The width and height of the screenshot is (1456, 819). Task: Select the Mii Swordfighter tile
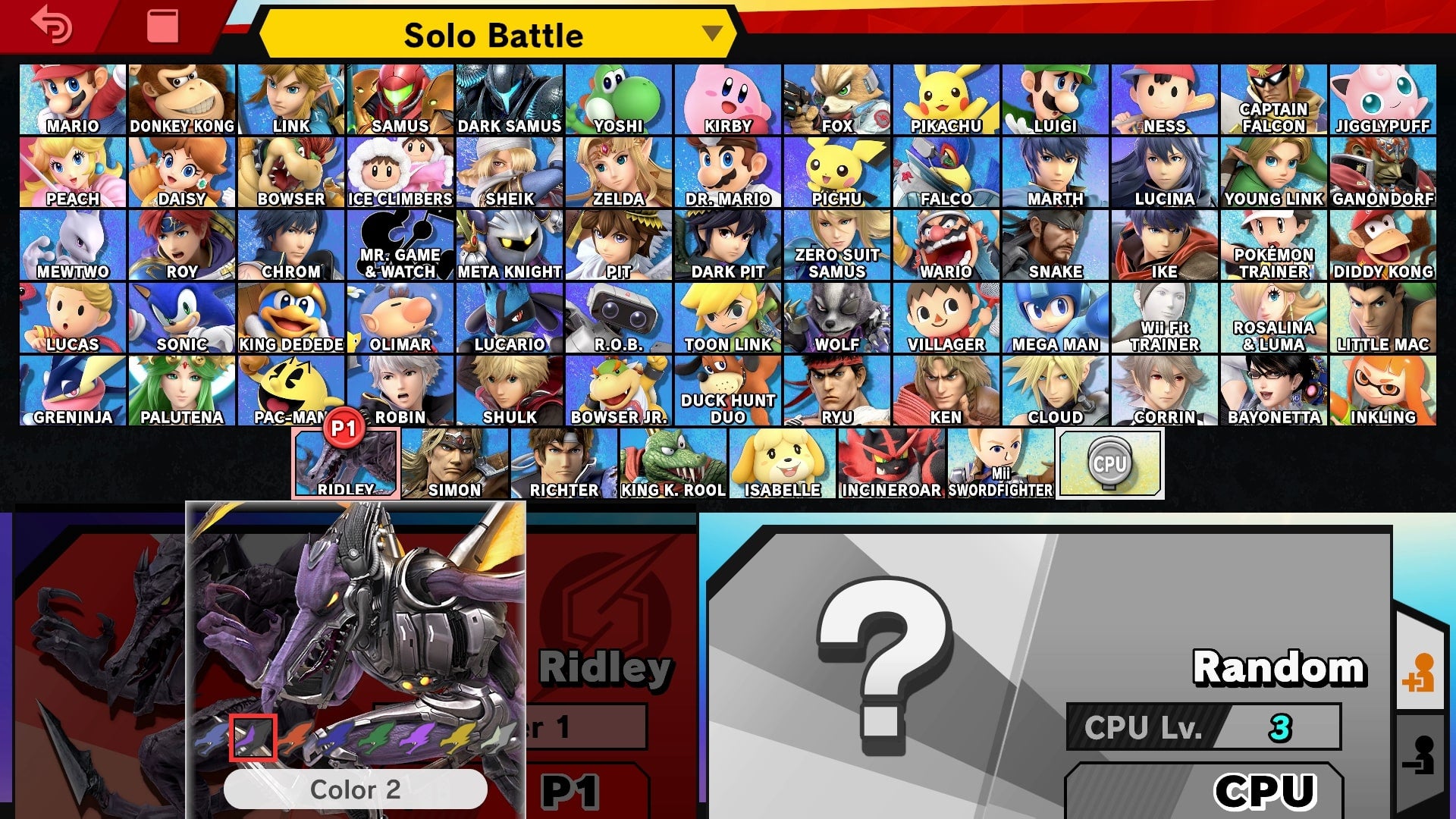click(1001, 459)
